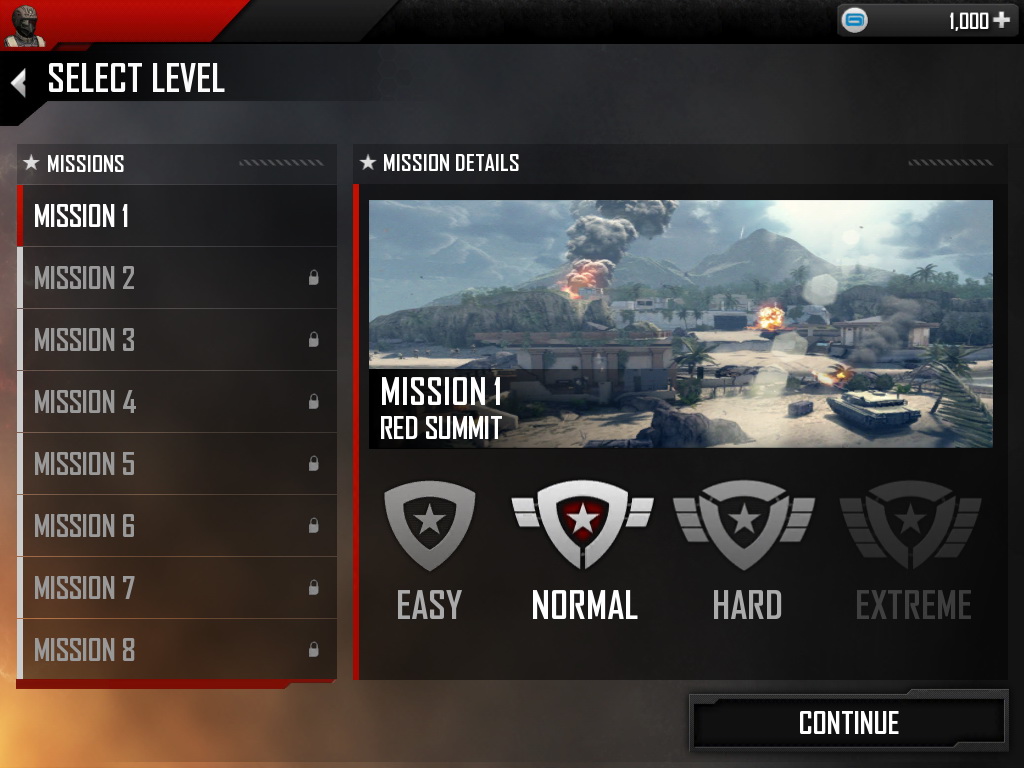
Task: Select Mission 1 in the missions list
Action: [x=177, y=216]
